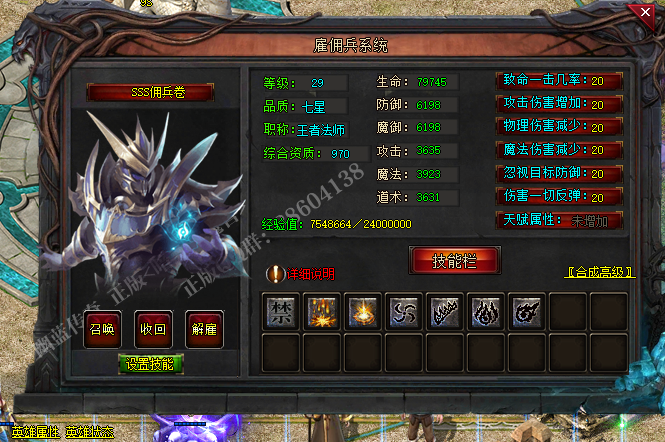Image resolution: width=665 pixels, height=442 pixels.
Task: Click the 天赋属性 talent attribute bar
Action: (559, 220)
